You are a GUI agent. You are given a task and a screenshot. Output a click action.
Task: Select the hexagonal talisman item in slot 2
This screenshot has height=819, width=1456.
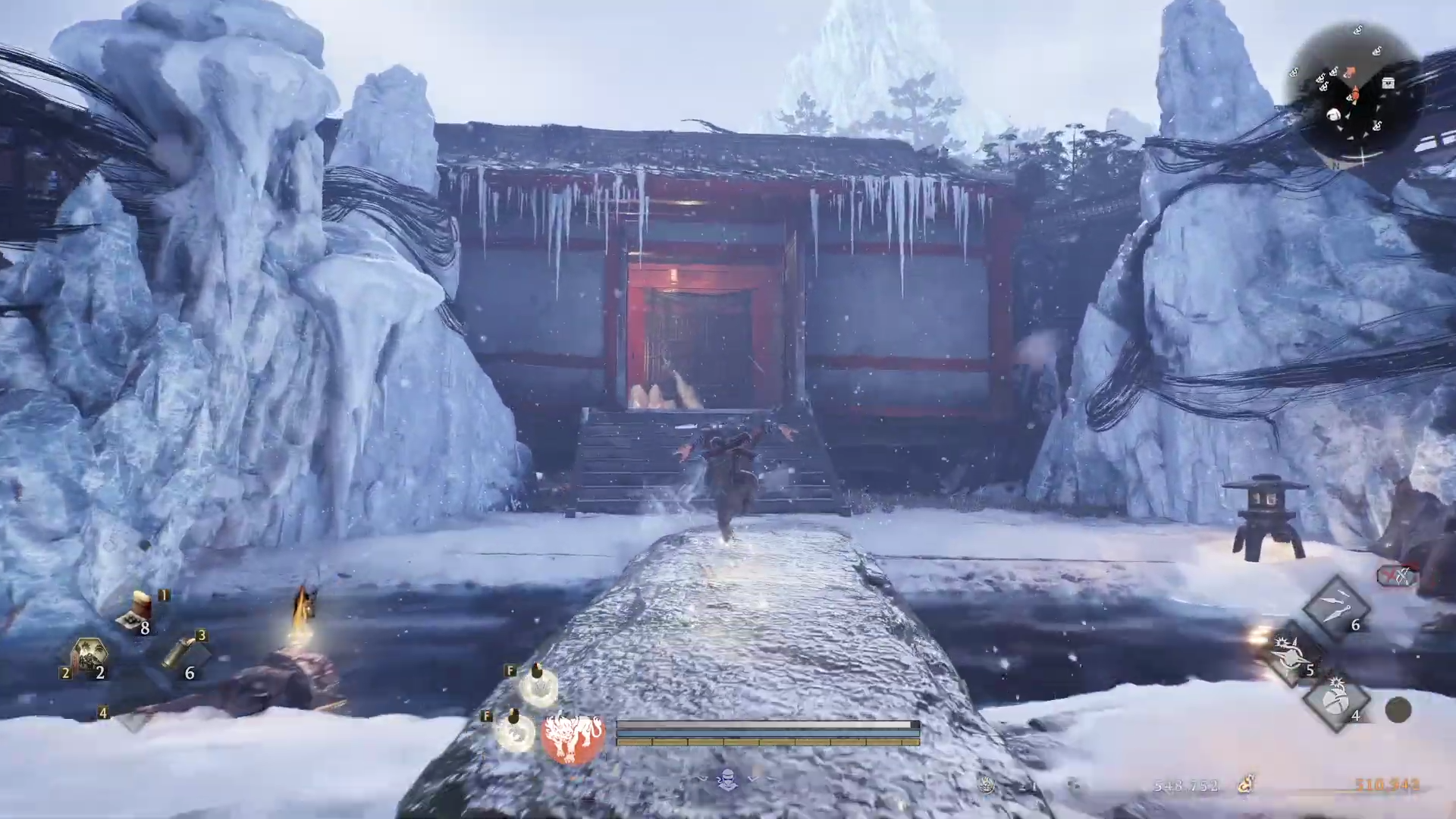coord(89,657)
